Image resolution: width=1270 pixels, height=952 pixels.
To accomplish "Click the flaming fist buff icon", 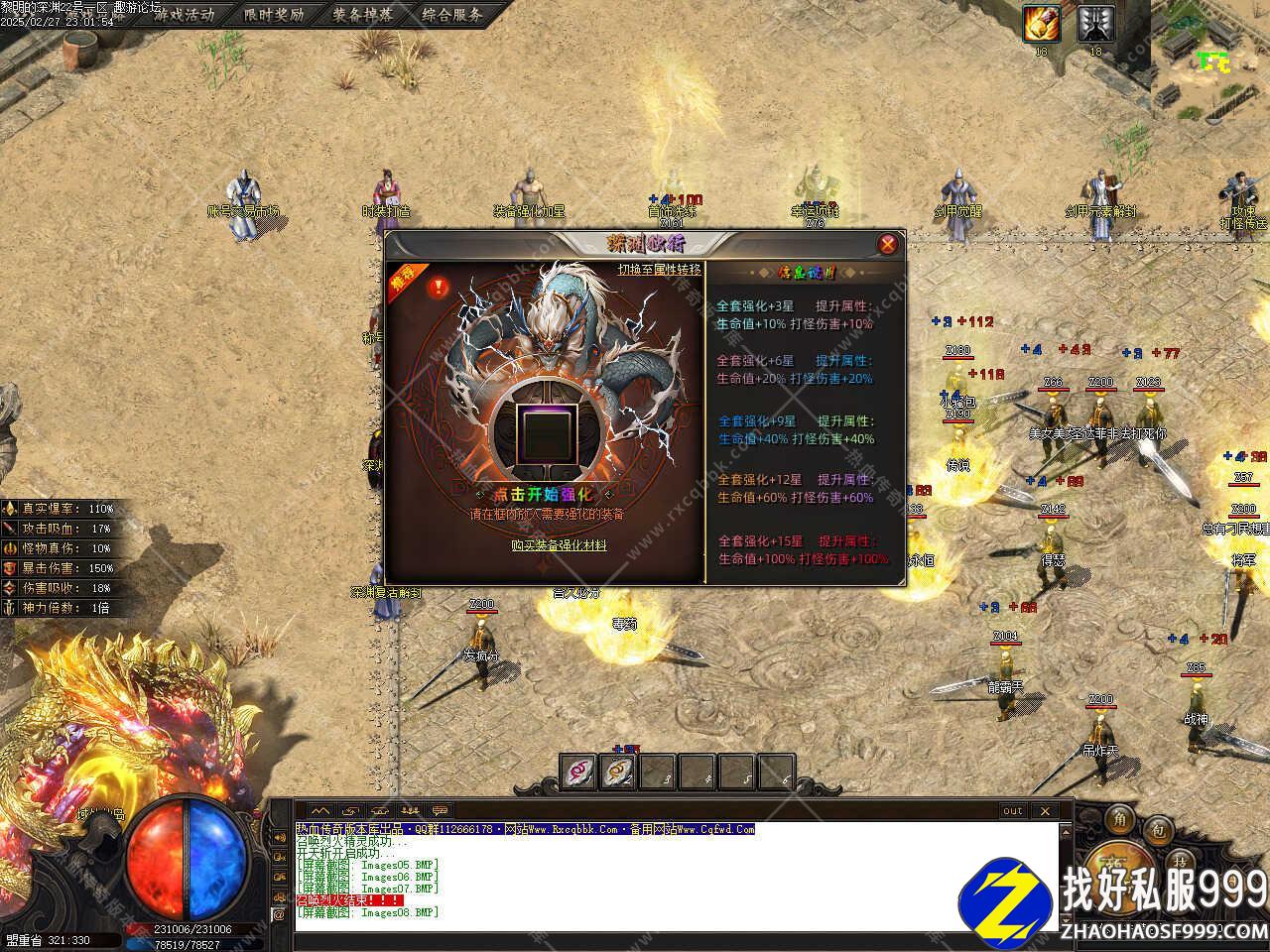I will pyautogui.click(x=1042, y=23).
